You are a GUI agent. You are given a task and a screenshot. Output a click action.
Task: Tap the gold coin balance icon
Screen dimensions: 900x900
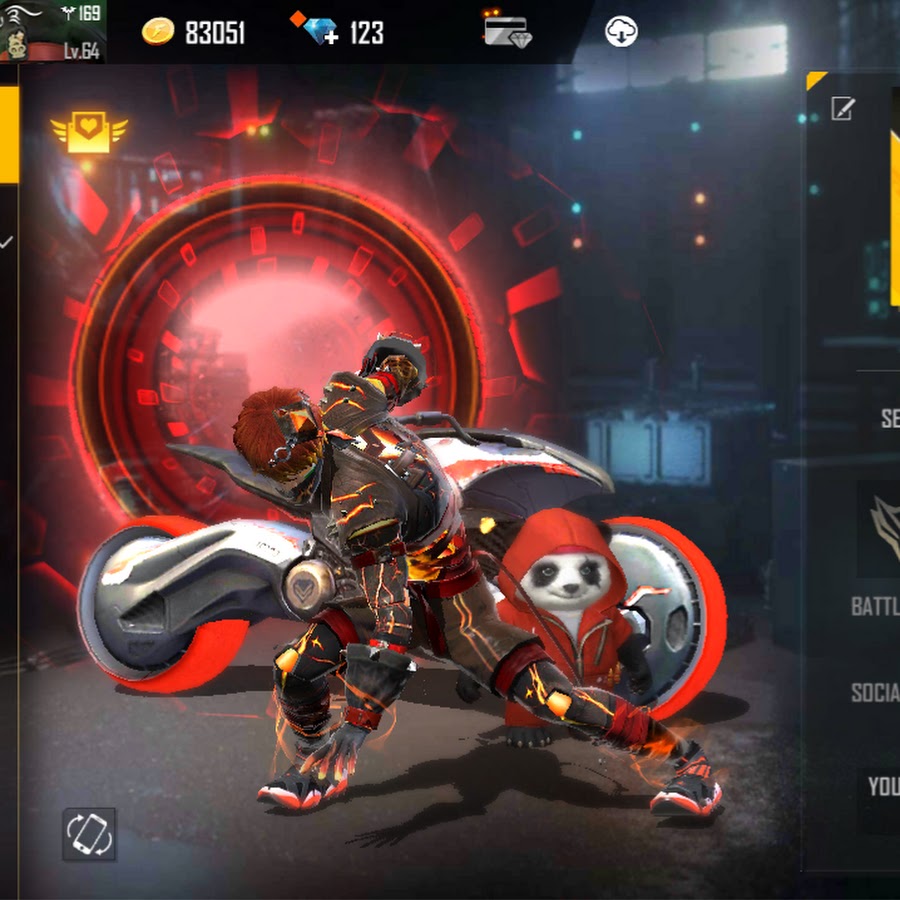[x=157, y=32]
